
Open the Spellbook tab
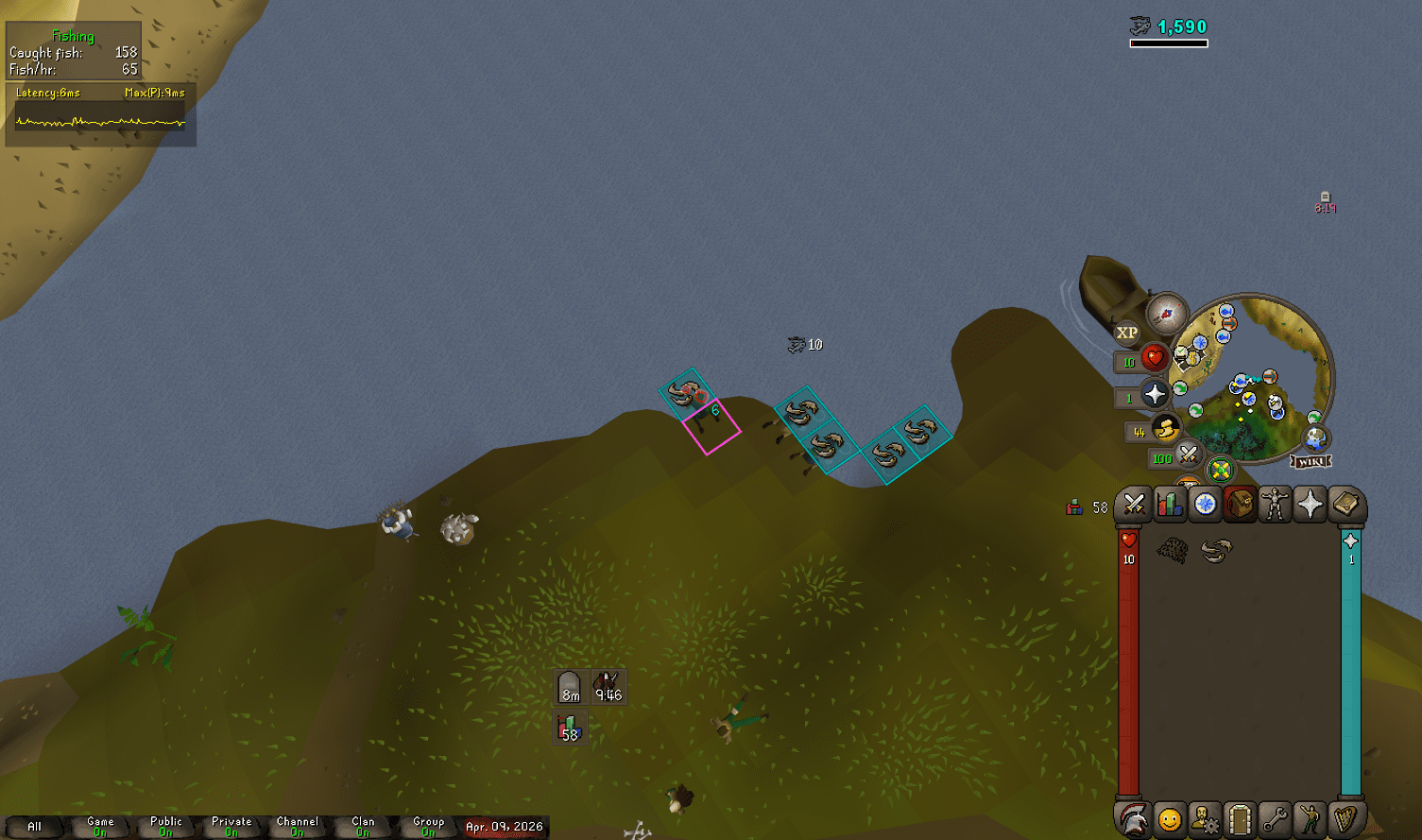click(x=1345, y=505)
